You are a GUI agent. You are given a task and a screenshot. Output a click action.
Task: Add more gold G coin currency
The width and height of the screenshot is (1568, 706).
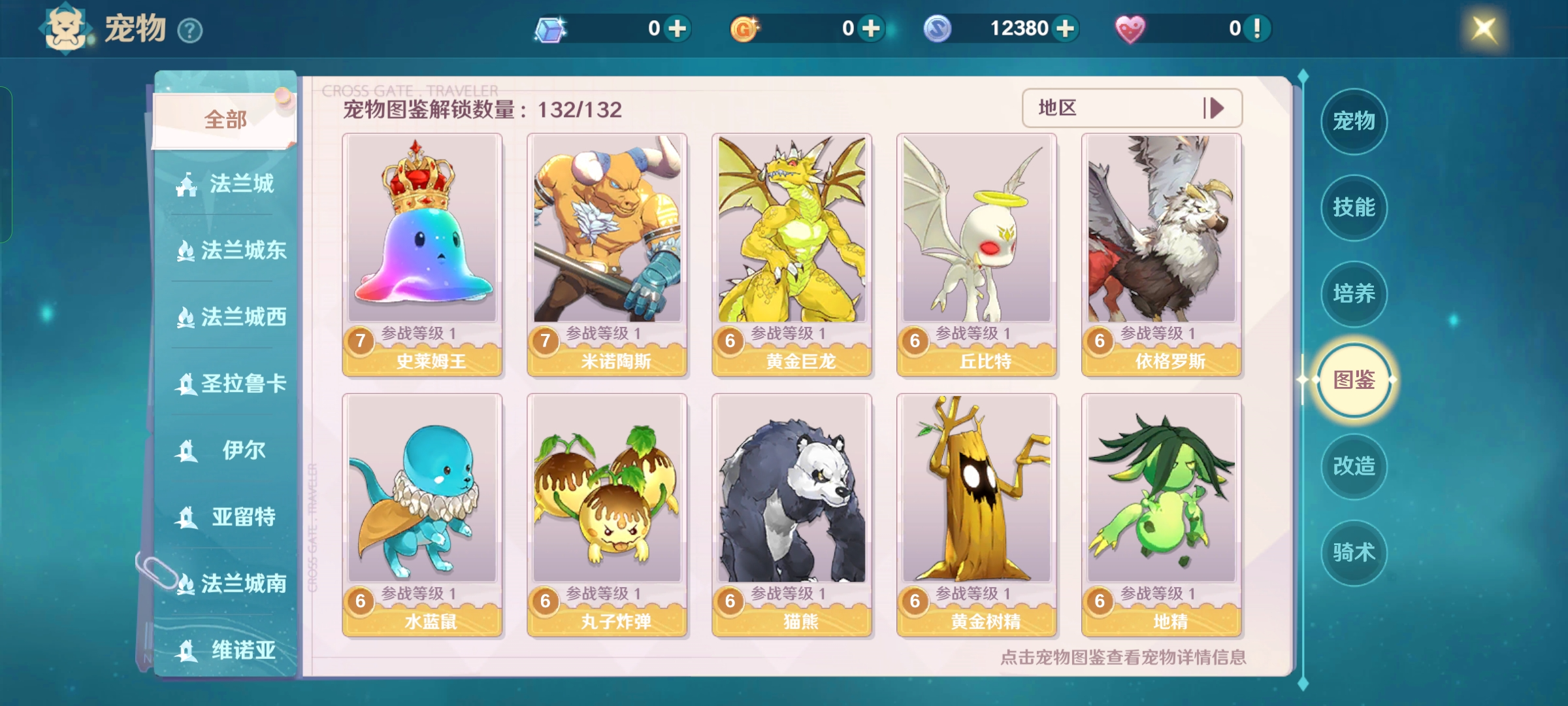click(x=872, y=29)
